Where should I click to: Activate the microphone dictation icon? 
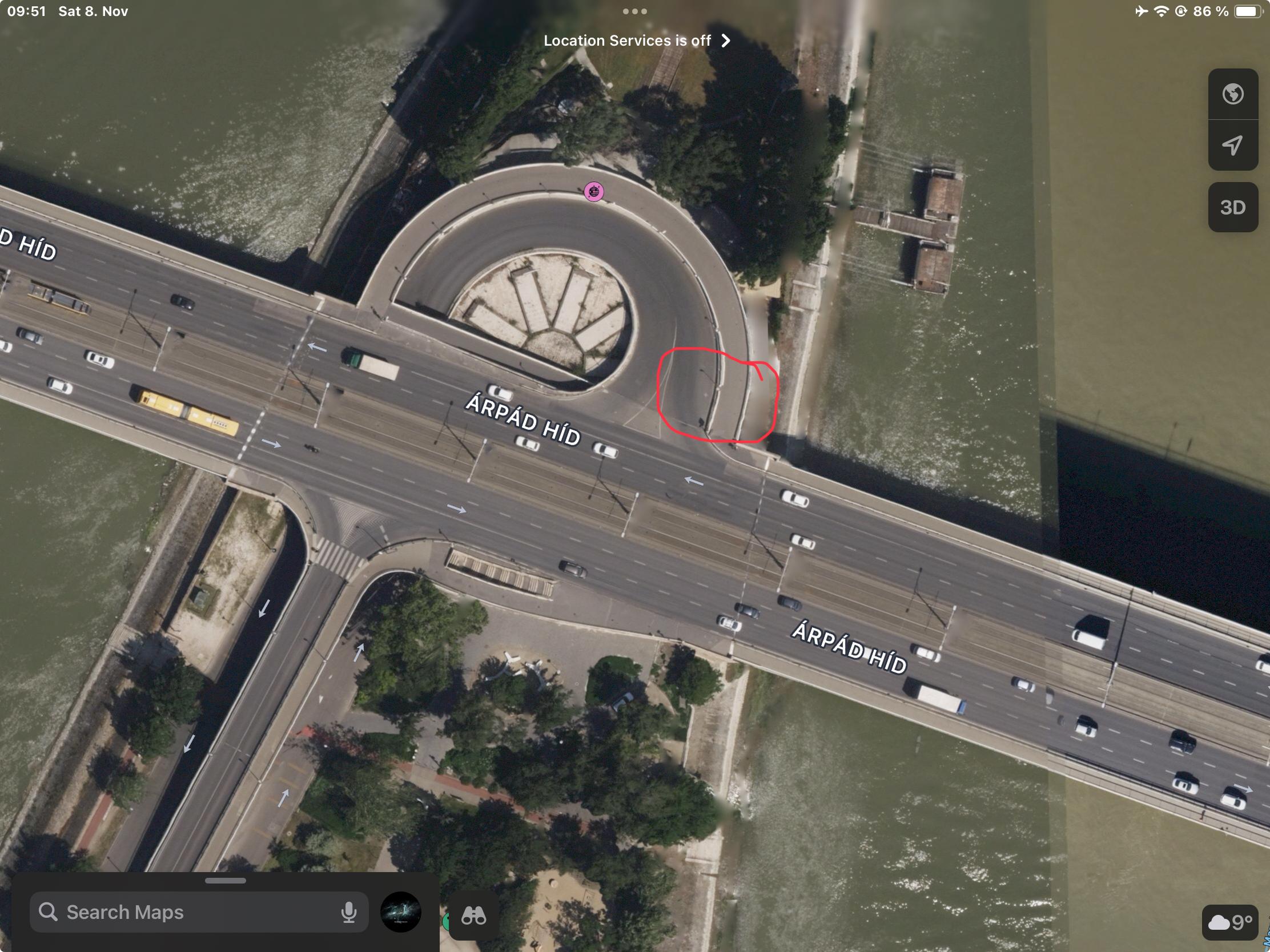pos(348,912)
